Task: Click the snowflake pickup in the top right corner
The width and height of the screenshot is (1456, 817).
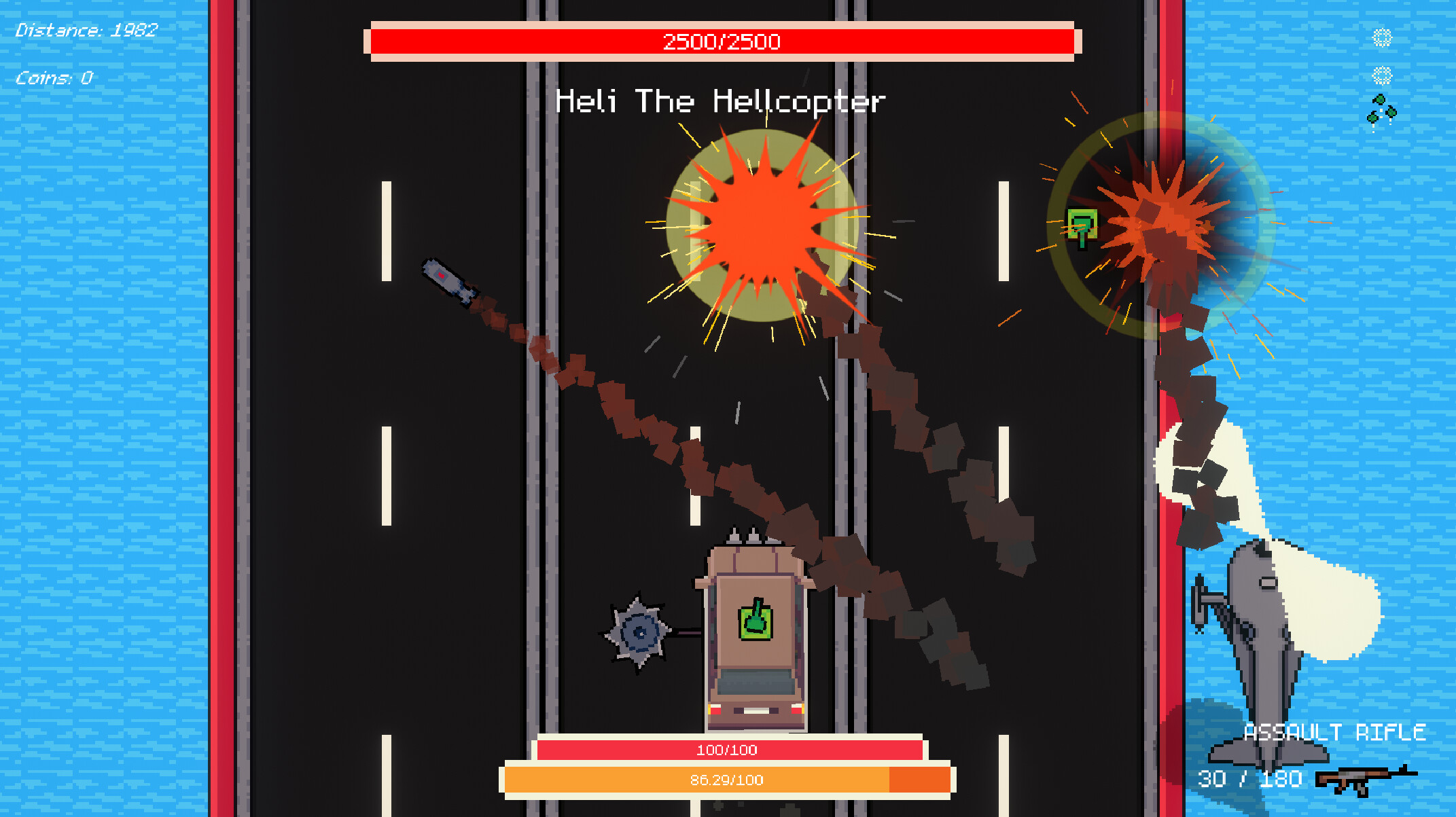Action: [x=1382, y=37]
